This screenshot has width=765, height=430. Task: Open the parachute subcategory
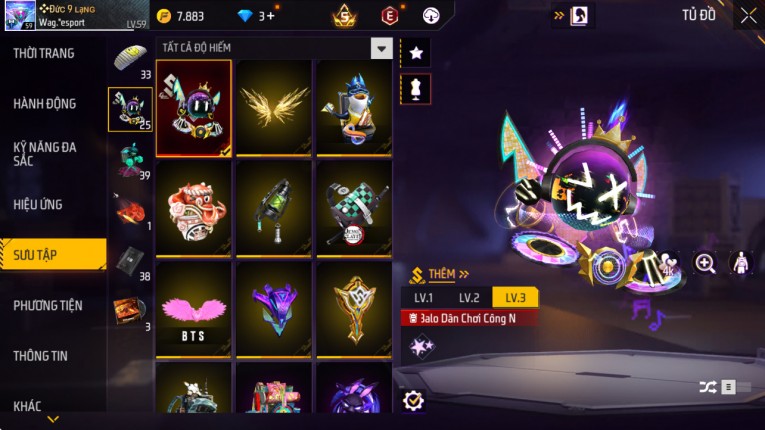tap(131, 59)
